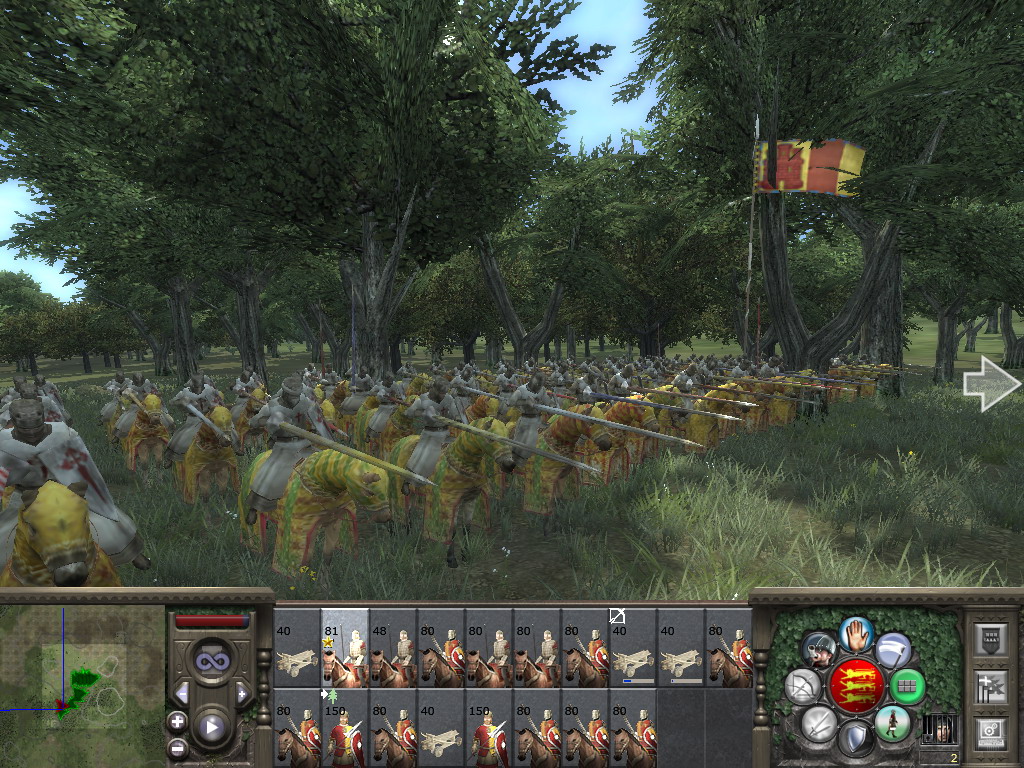Open the green formation grid button
The image size is (1024, 768).
(908, 687)
